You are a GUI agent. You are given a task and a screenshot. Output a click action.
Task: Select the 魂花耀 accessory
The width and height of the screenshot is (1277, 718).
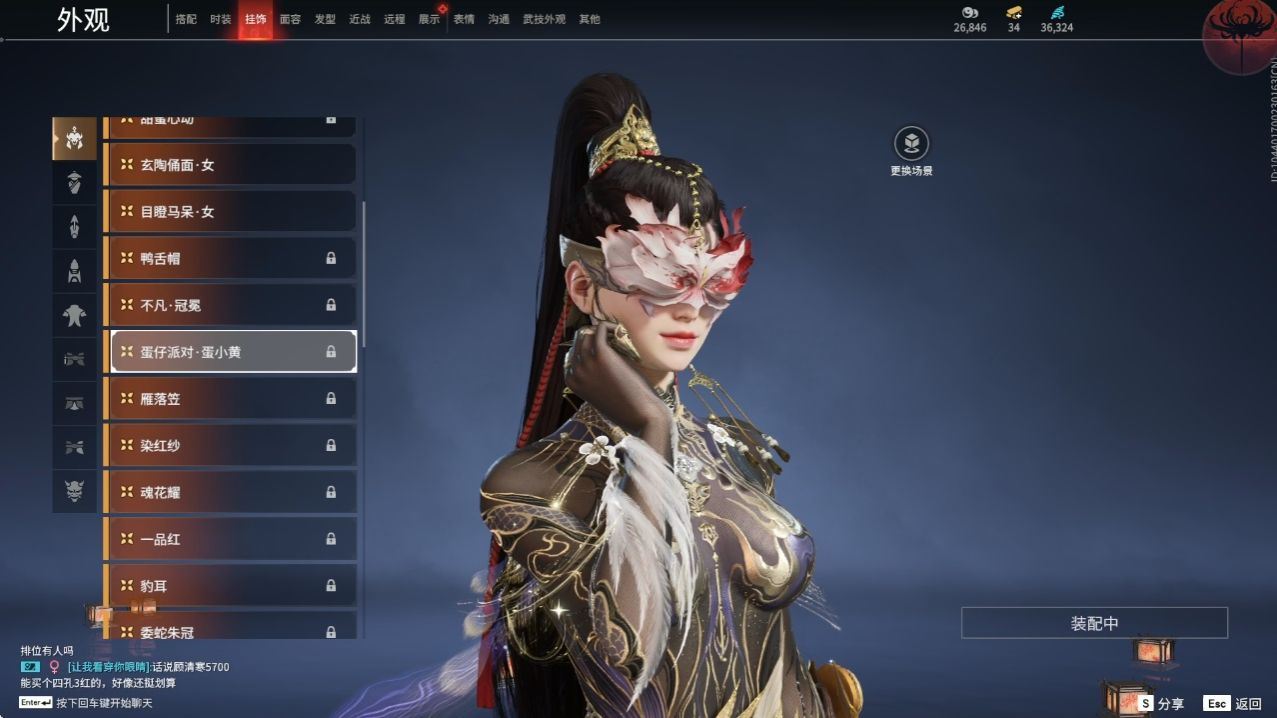point(230,492)
